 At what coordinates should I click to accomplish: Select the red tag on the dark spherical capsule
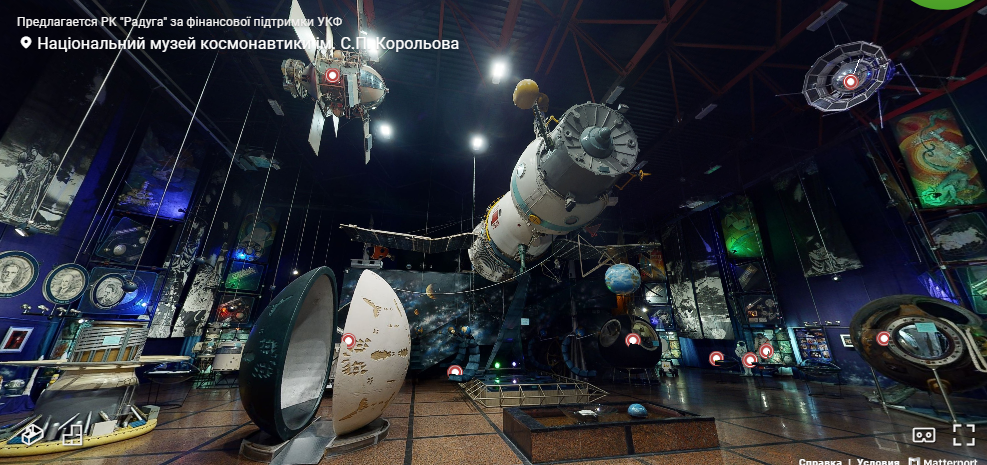click(x=632, y=340)
